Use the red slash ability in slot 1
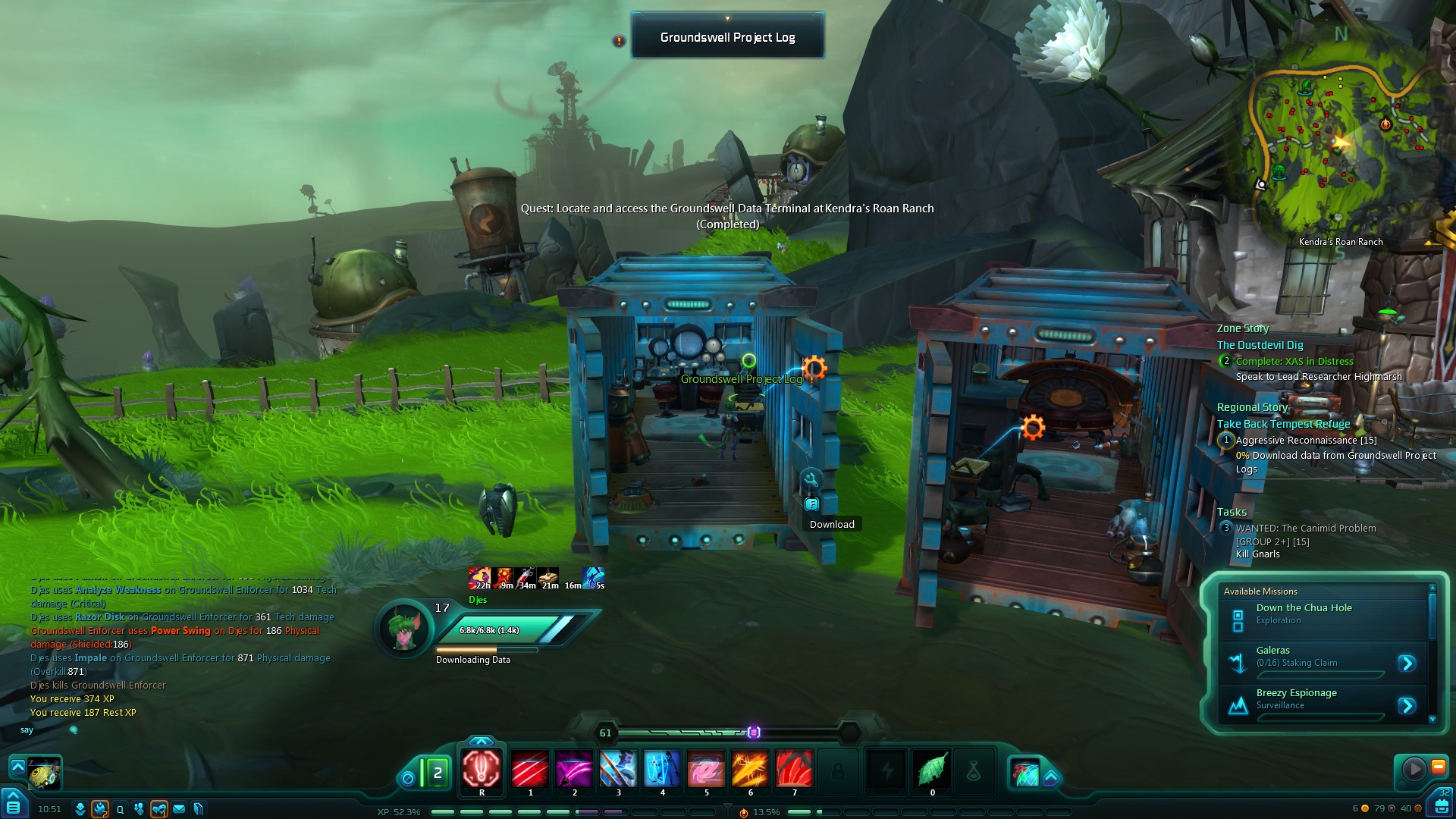1456x819 pixels. pyautogui.click(x=530, y=769)
